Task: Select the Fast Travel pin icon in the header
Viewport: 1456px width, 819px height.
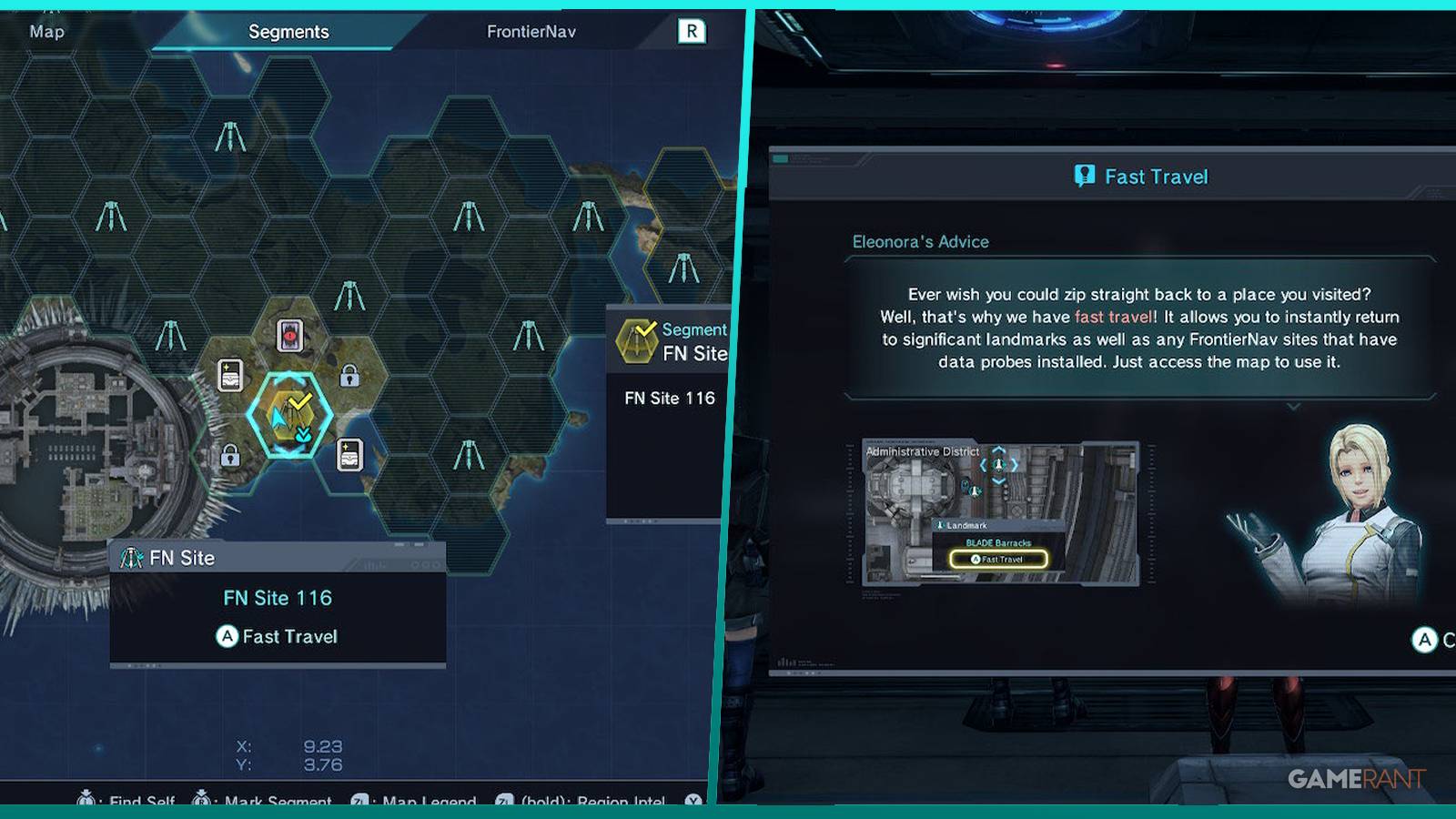Action: 1083,177
